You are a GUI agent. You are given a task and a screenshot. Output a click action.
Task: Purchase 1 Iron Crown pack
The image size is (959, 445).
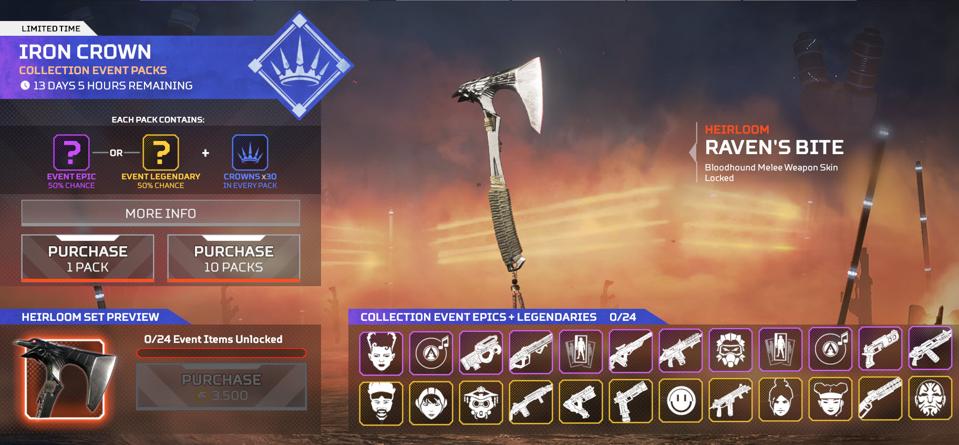[88, 258]
